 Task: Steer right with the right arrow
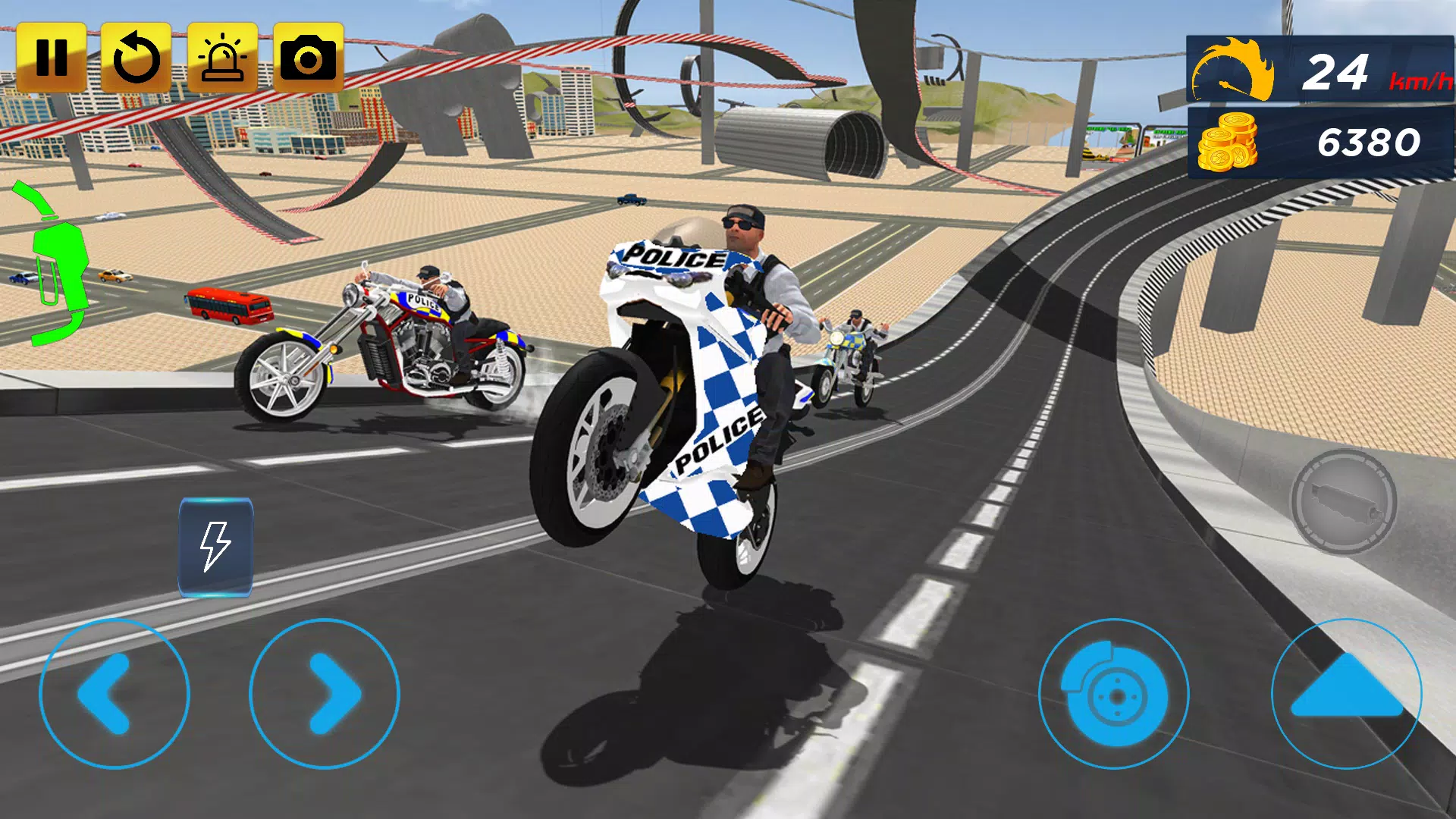click(325, 693)
